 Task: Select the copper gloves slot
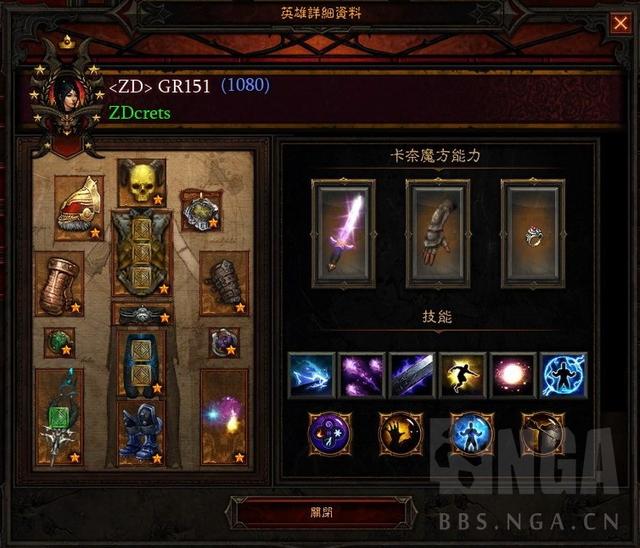(x=59, y=283)
